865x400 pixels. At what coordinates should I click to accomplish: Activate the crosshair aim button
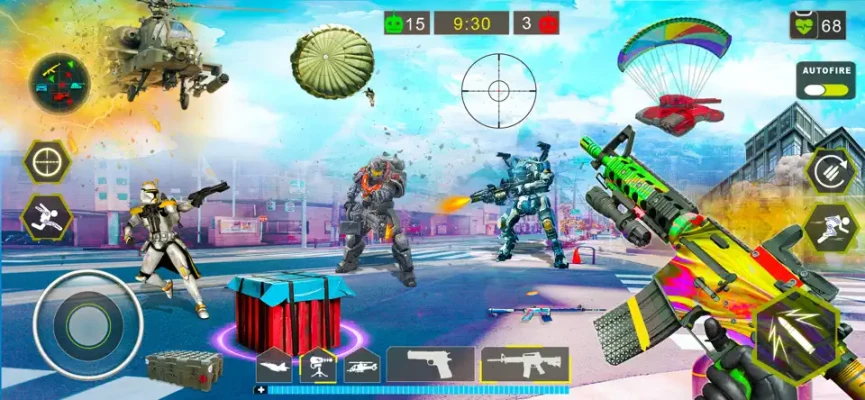(46, 162)
